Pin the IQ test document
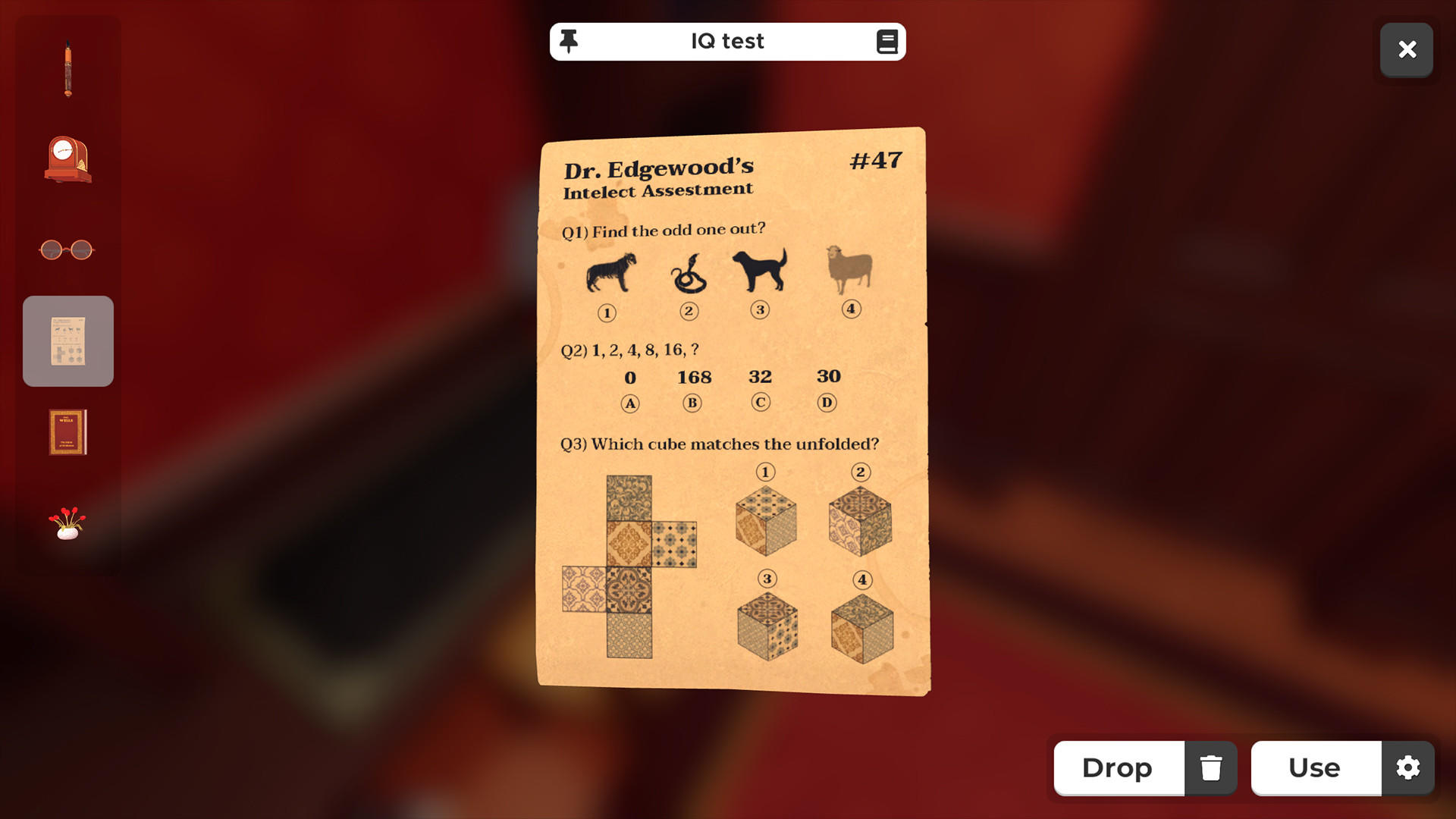The image size is (1456, 819). 568,41
